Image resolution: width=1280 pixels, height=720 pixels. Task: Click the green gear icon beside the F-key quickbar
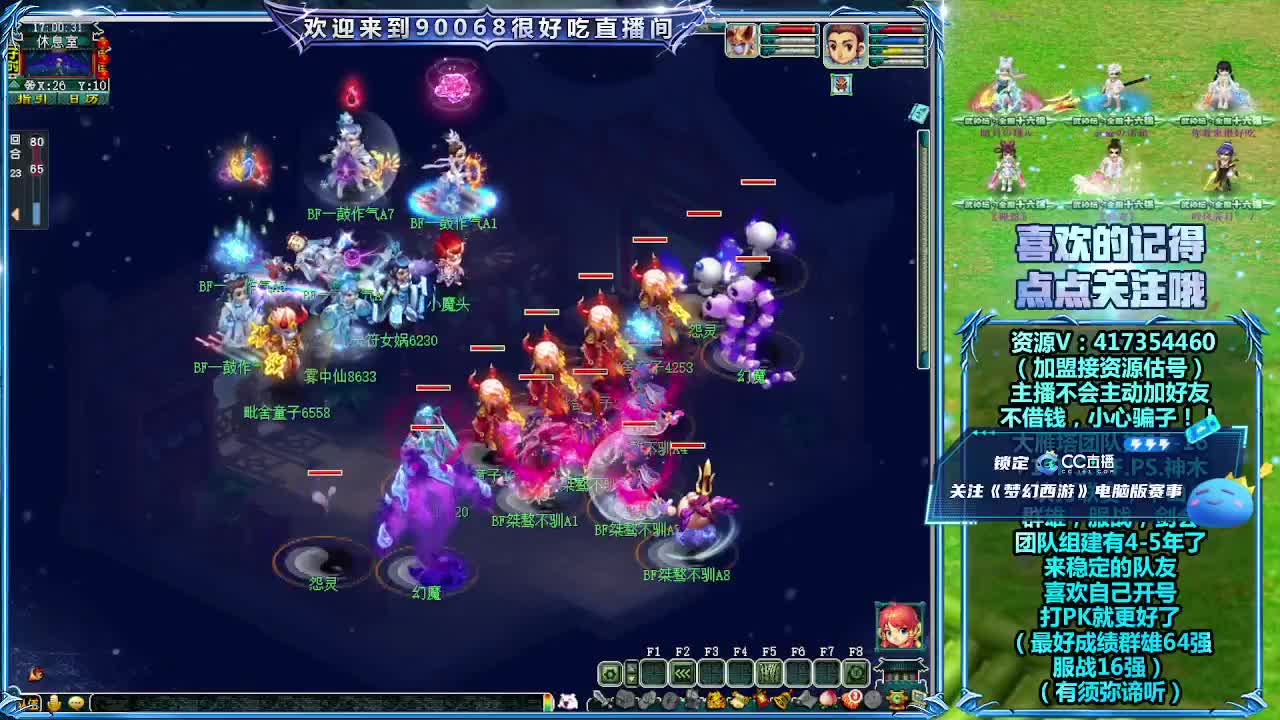[610, 673]
